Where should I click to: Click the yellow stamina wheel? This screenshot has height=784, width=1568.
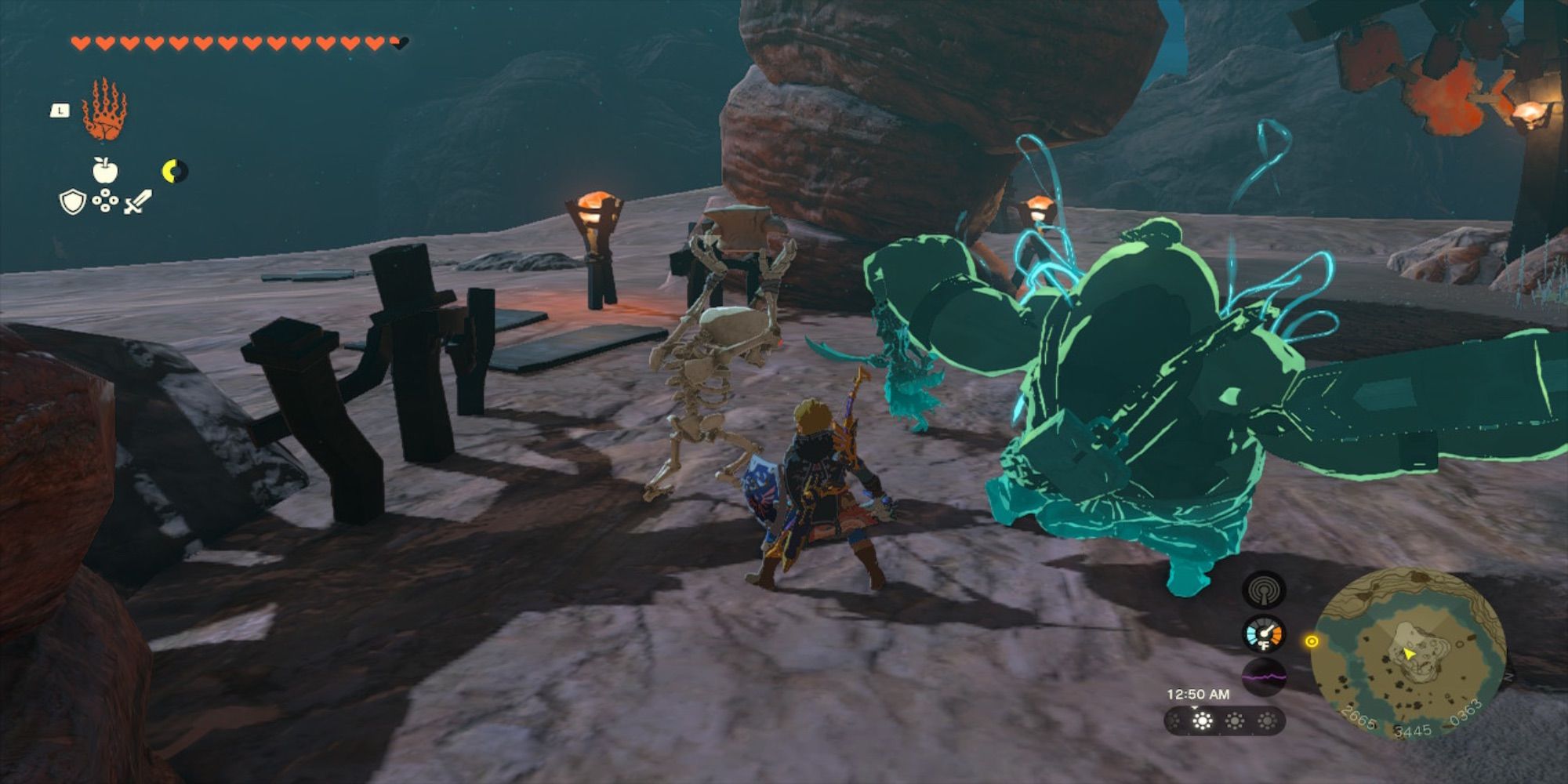point(173,172)
